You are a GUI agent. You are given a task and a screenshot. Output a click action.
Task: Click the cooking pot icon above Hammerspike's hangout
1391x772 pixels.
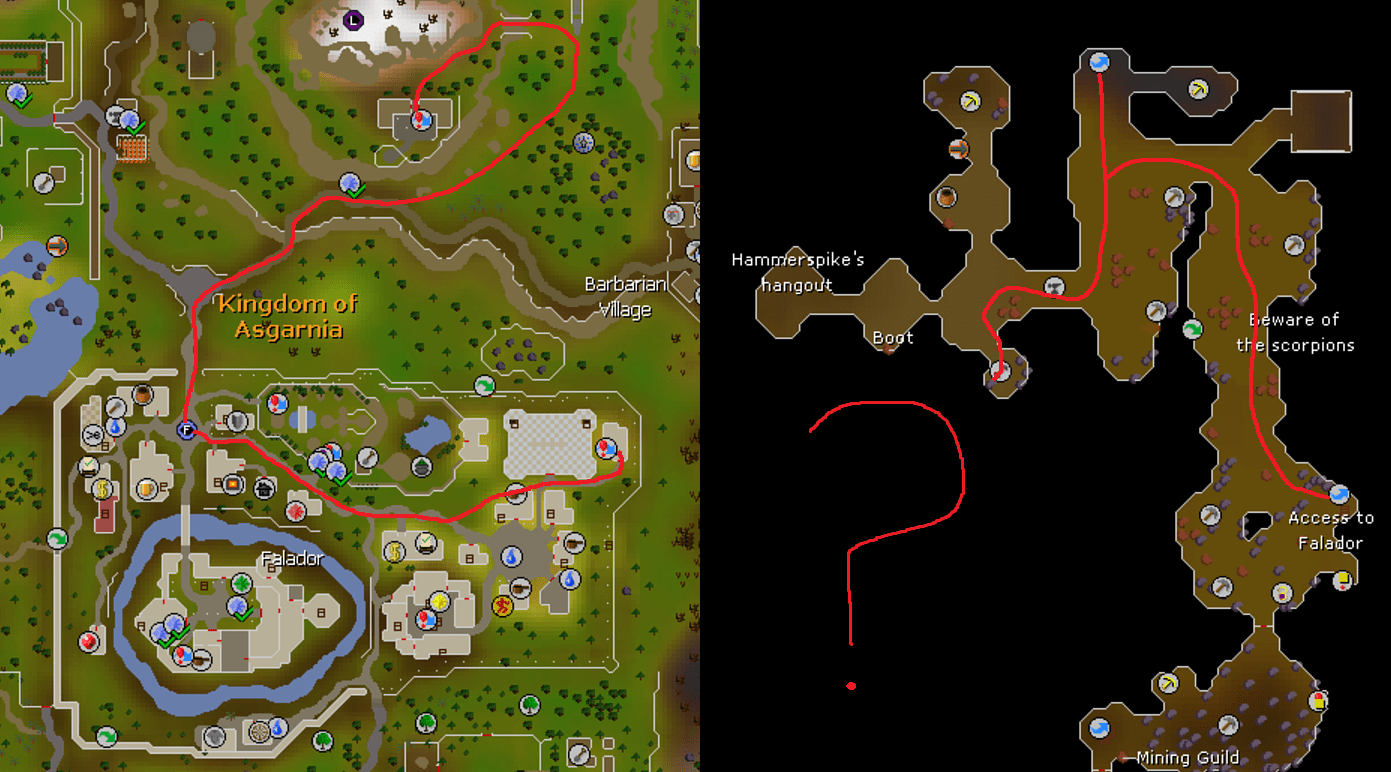click(x=945, y=197)
